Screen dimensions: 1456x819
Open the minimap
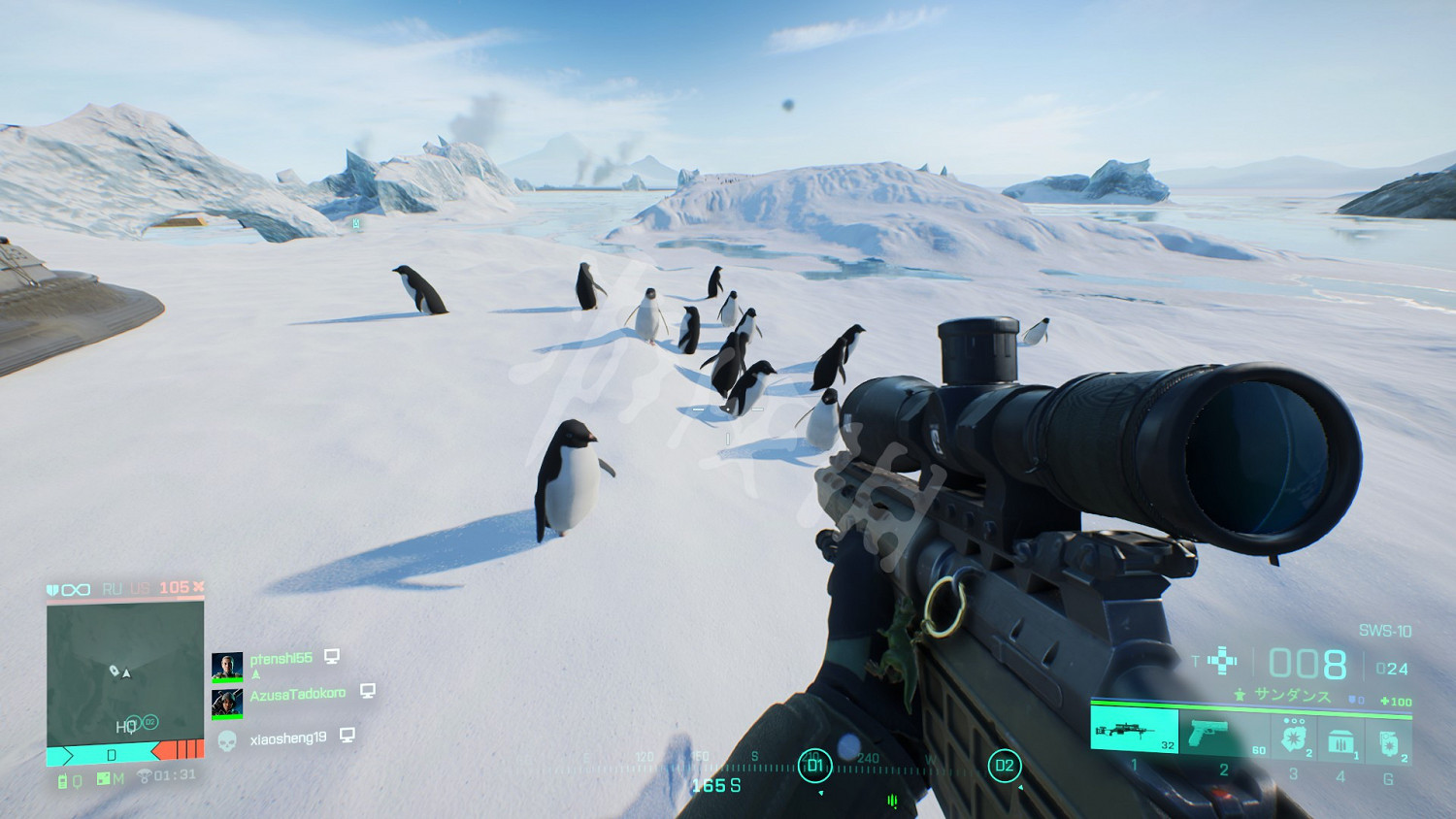tap(125, 671)
